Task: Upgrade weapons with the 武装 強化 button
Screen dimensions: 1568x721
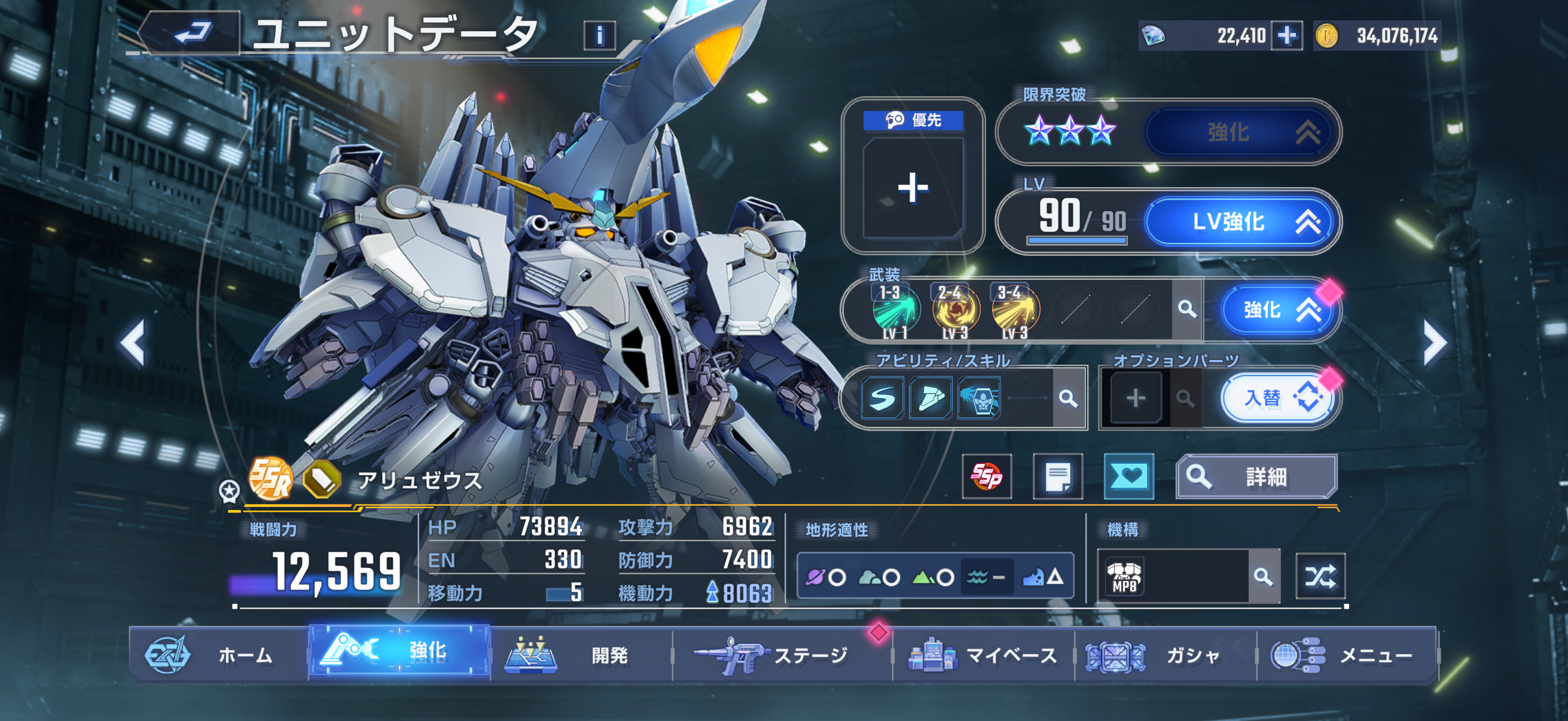Action: coord(1277,310)
